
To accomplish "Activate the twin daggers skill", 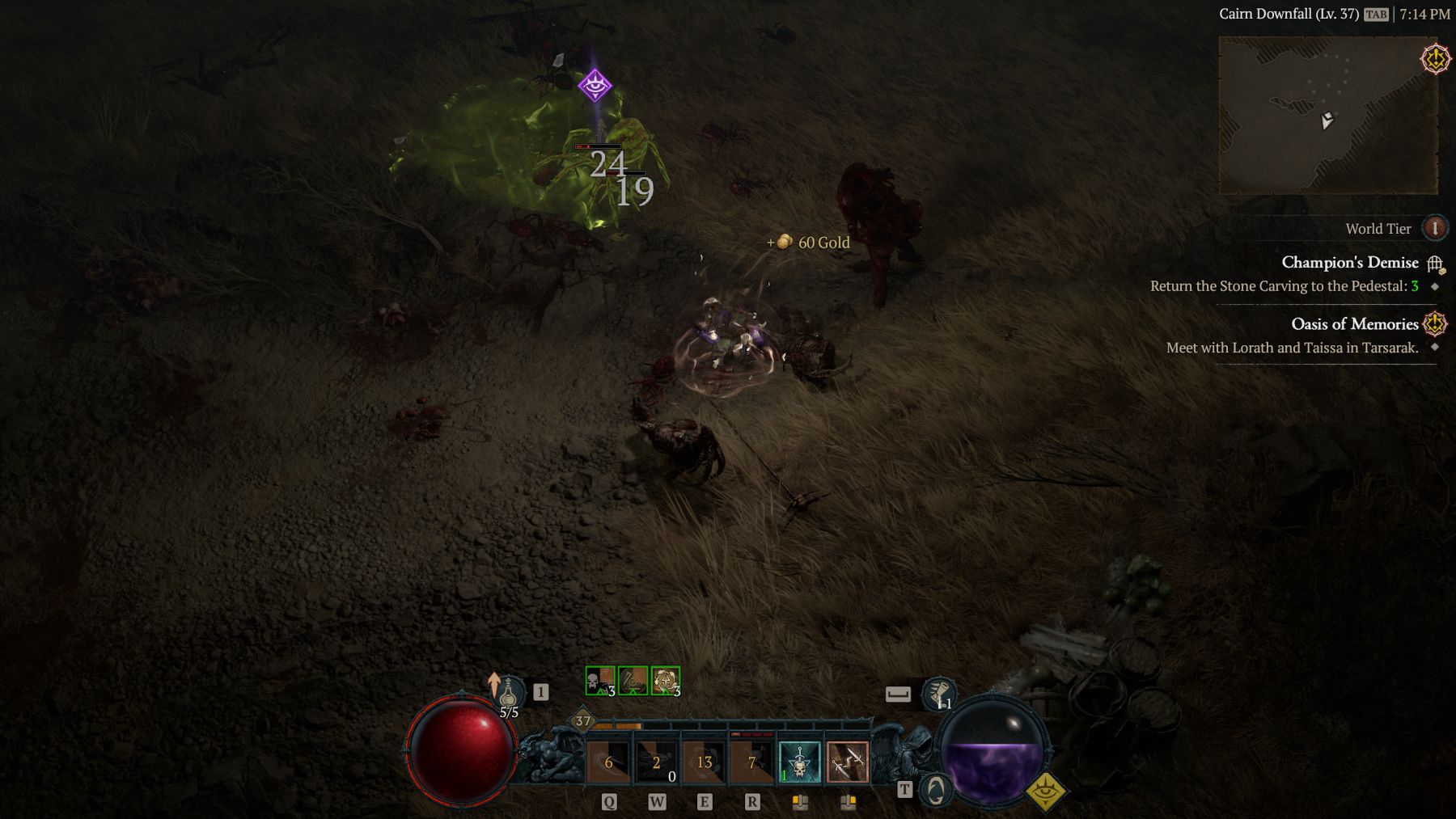I will pyautogui.click(x=847, y=762).
